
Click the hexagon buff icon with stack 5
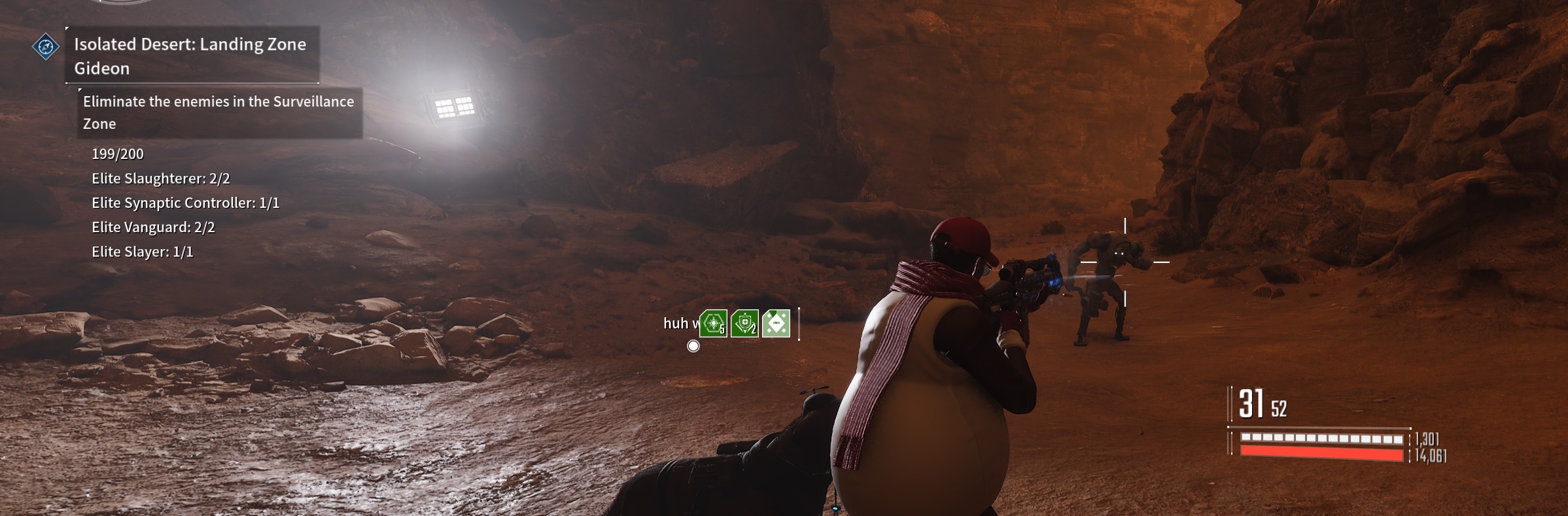click(713, 323)
